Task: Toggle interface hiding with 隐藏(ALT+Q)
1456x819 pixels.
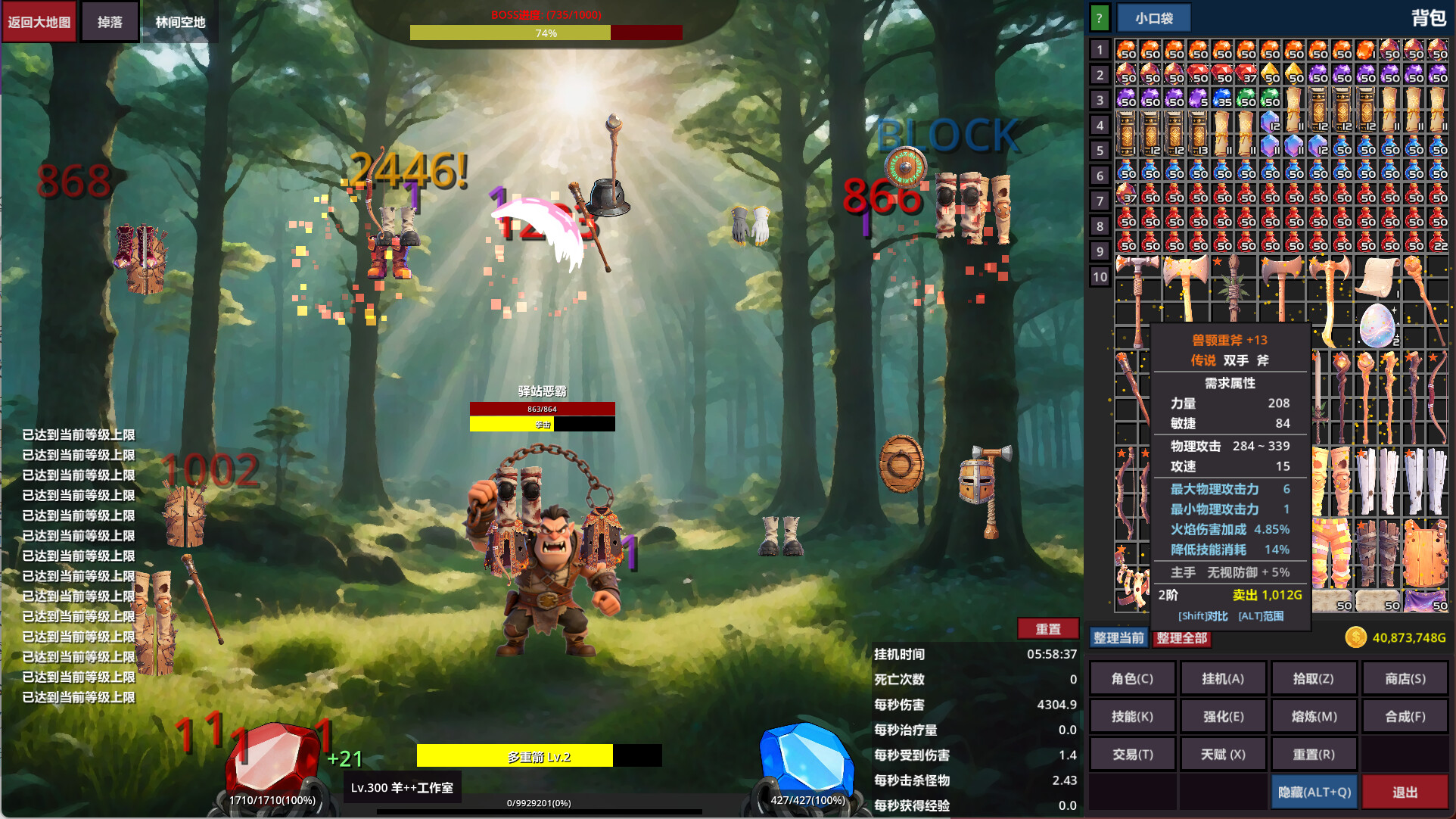Action: [1313, 792]
